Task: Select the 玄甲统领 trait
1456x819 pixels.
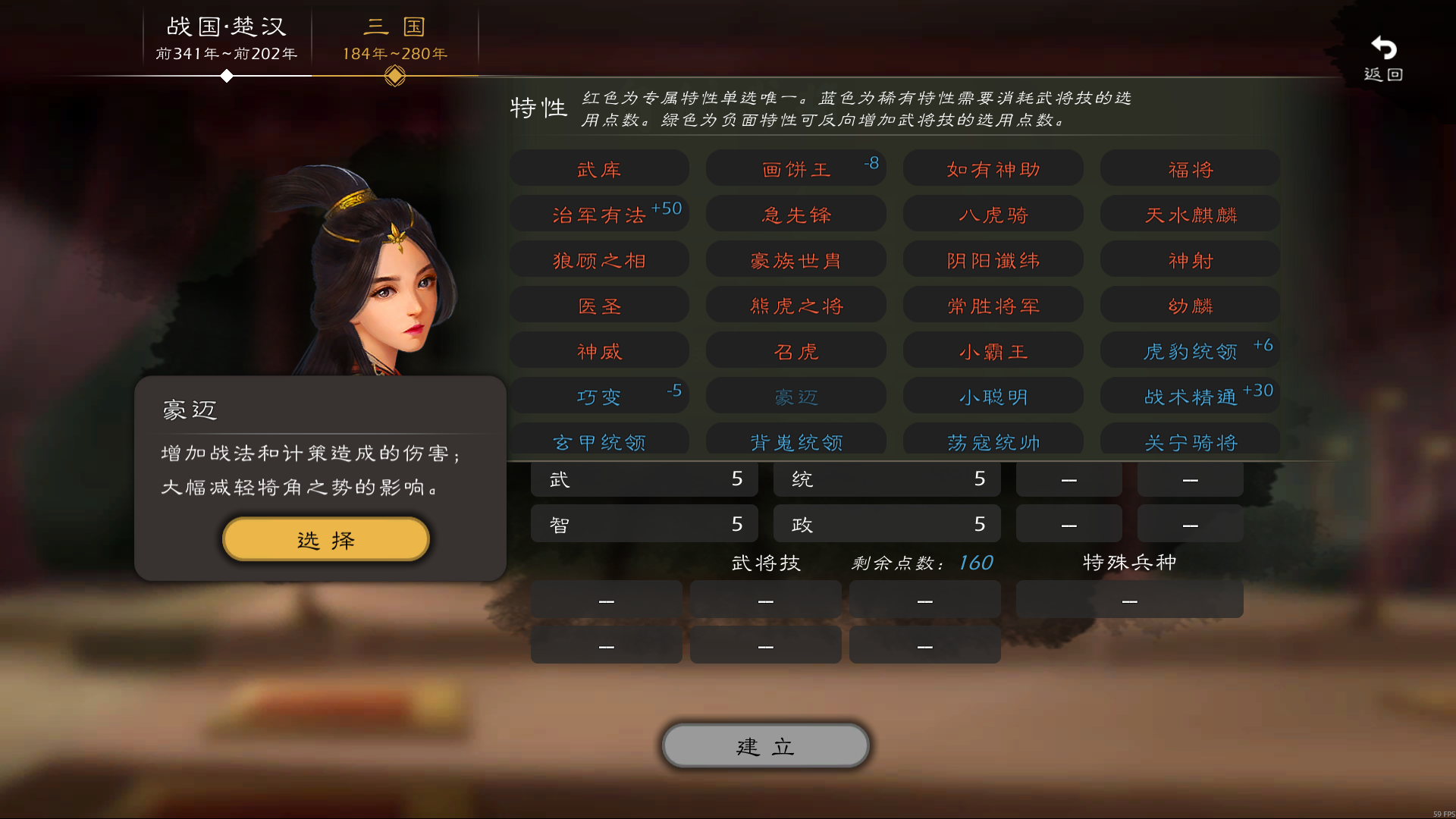Action: 598,441
